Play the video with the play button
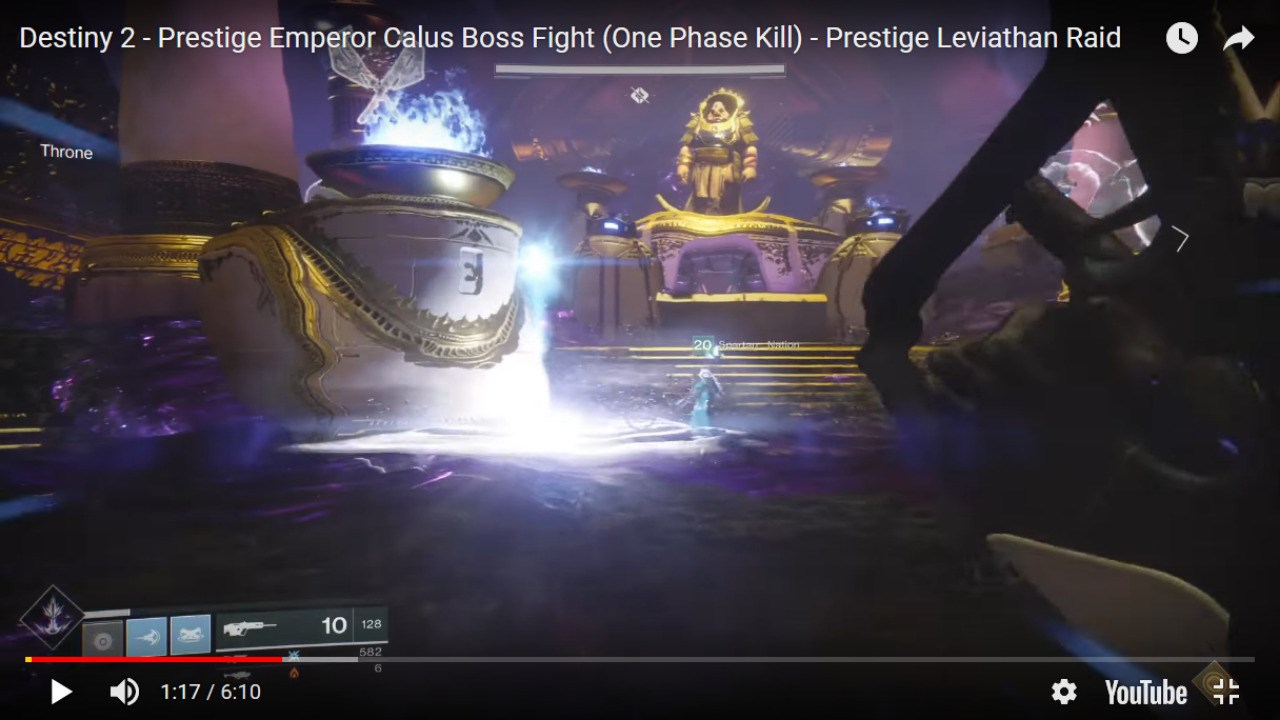 point(60,691)
